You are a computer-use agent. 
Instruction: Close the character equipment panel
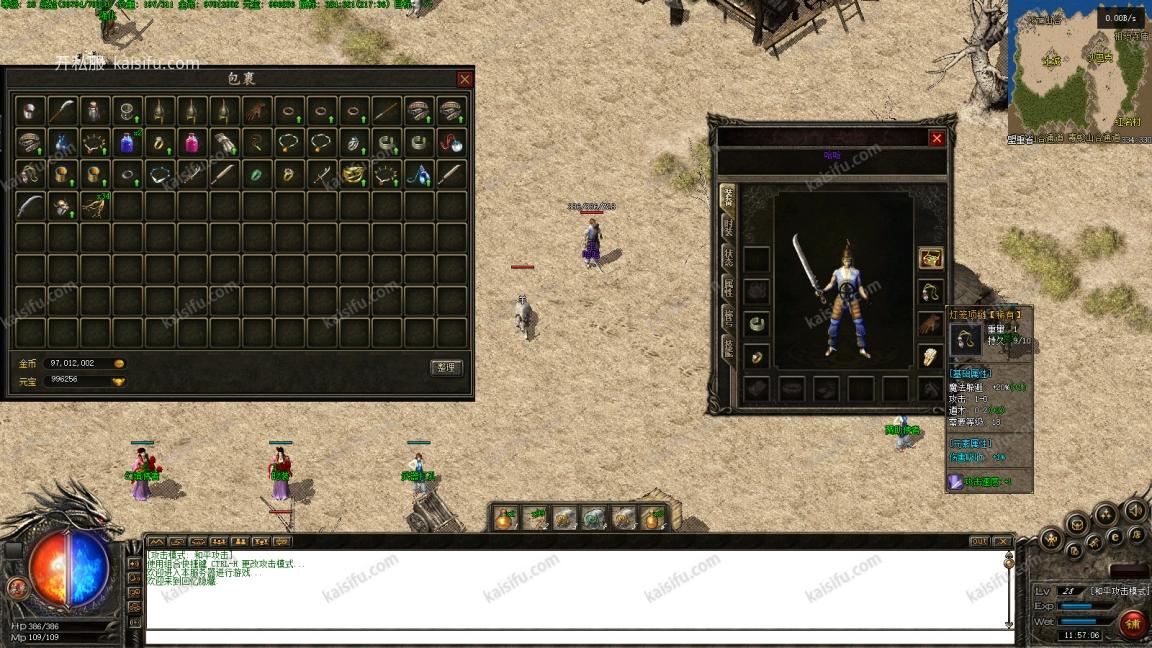(x=937, y=139)
